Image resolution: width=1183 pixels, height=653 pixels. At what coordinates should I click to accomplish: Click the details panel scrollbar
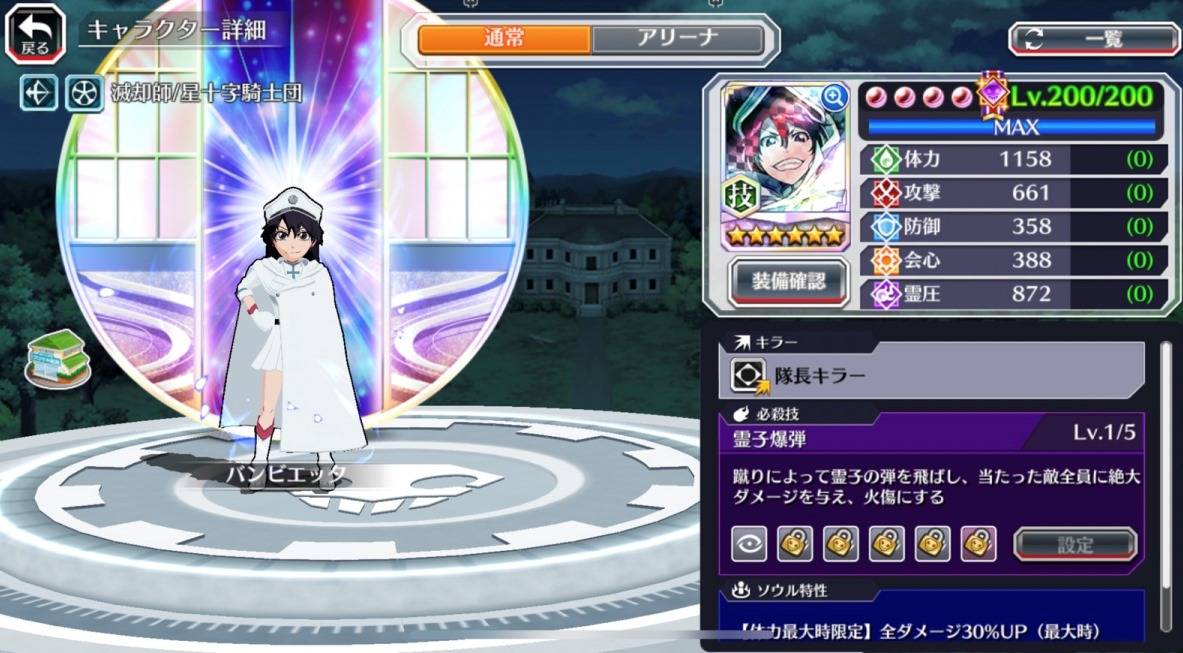pyautogui.click(x=1165, y=480)
